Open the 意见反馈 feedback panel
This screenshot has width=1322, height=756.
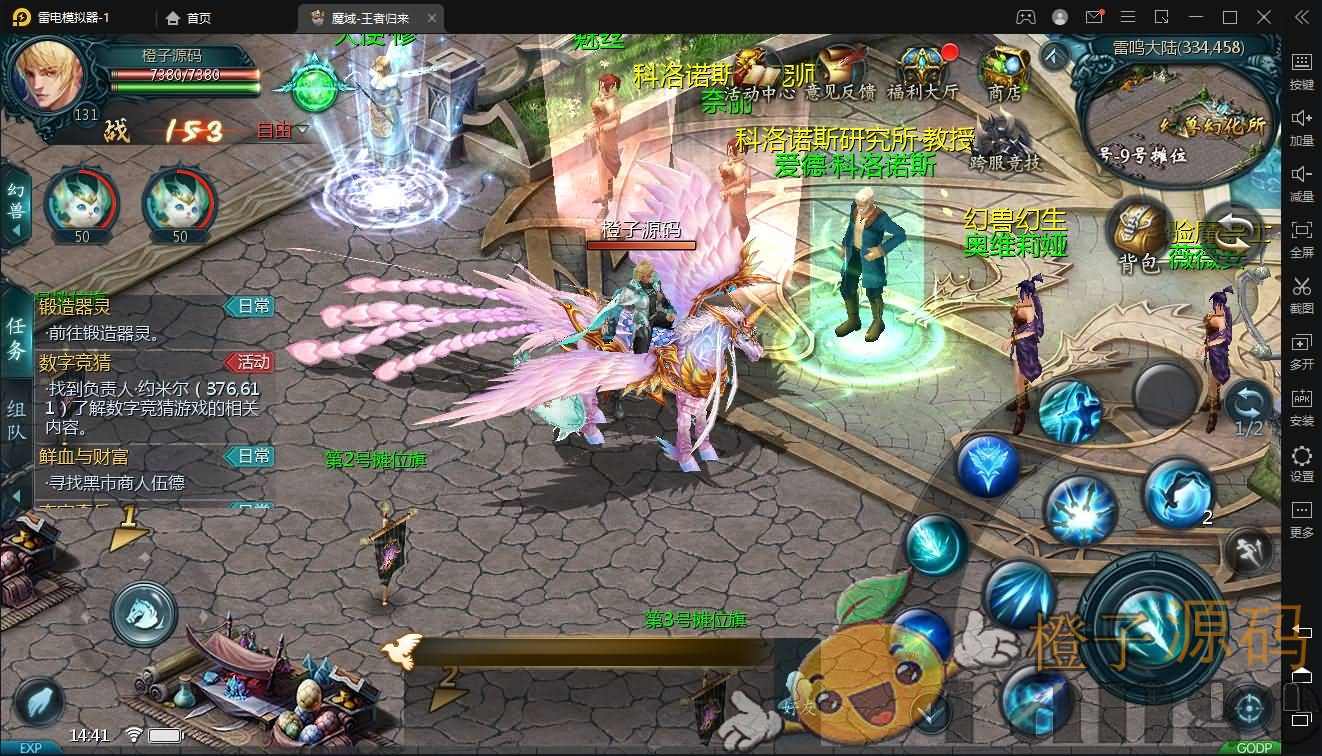[x=838, y=65]
